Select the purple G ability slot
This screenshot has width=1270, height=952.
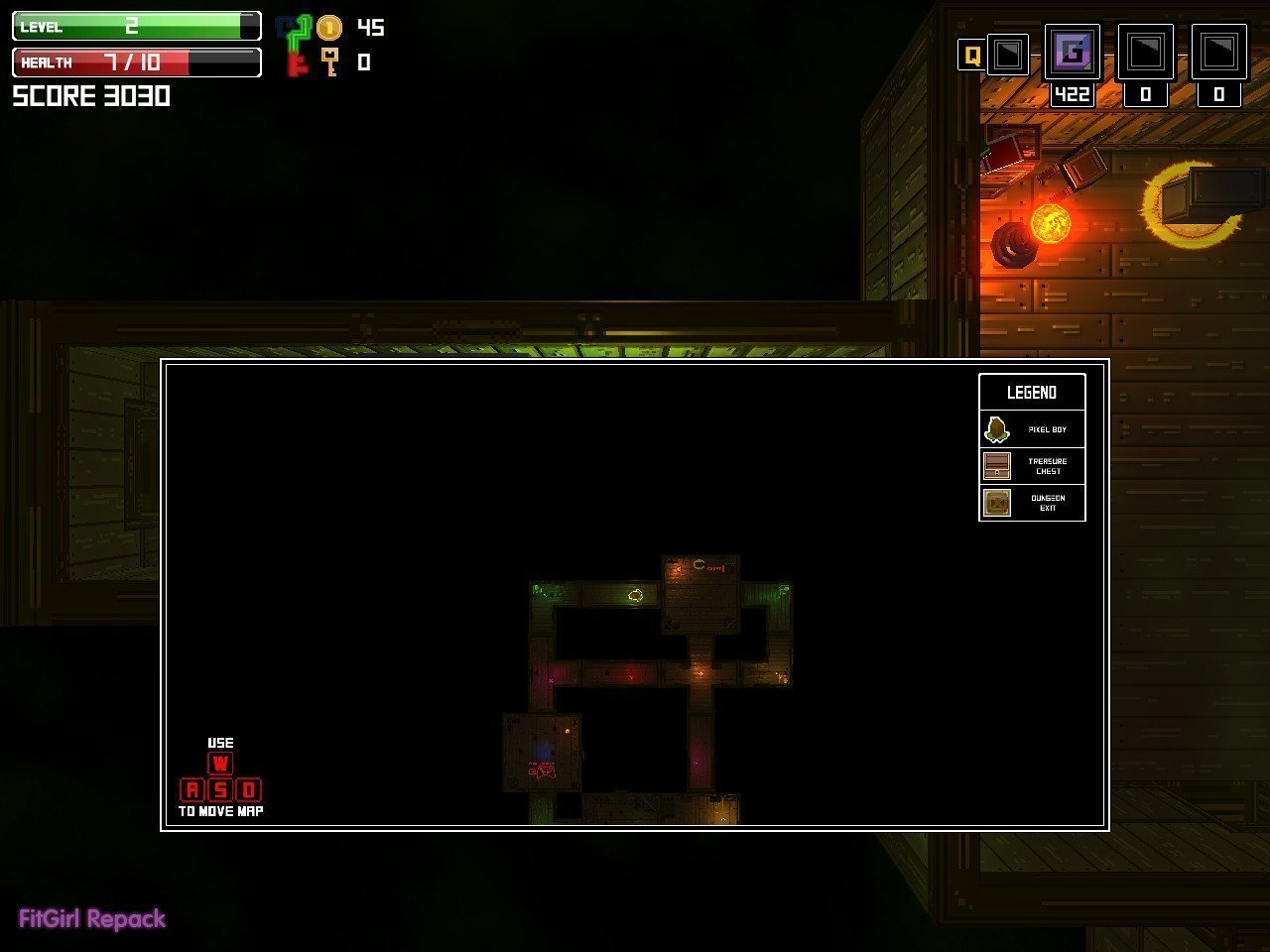(x=1073, y=52)
